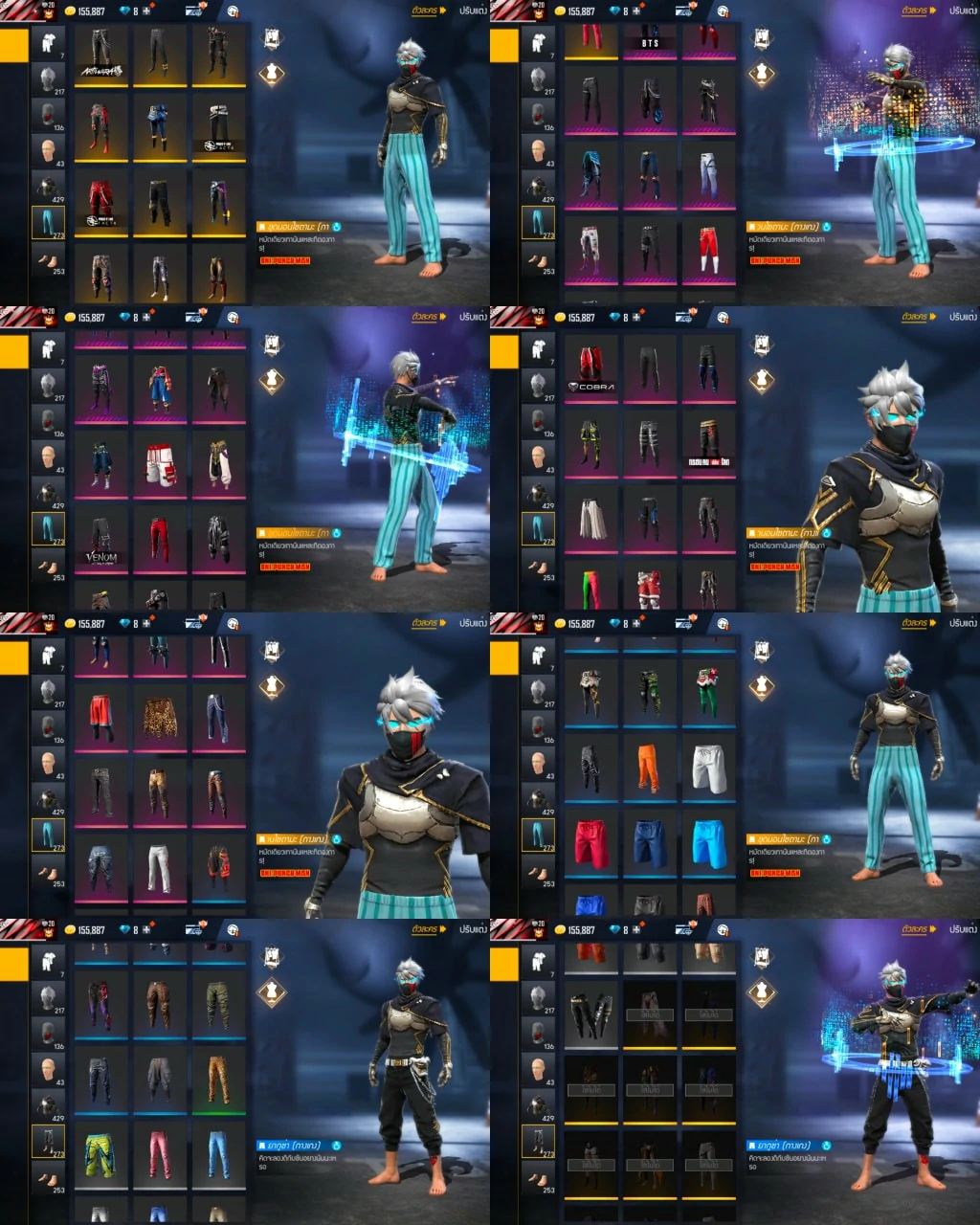Image resolution: width=980 pixels, height=1225 pixels.
Task: Select the light blue jeans item
Action: tap(218, 1152)
